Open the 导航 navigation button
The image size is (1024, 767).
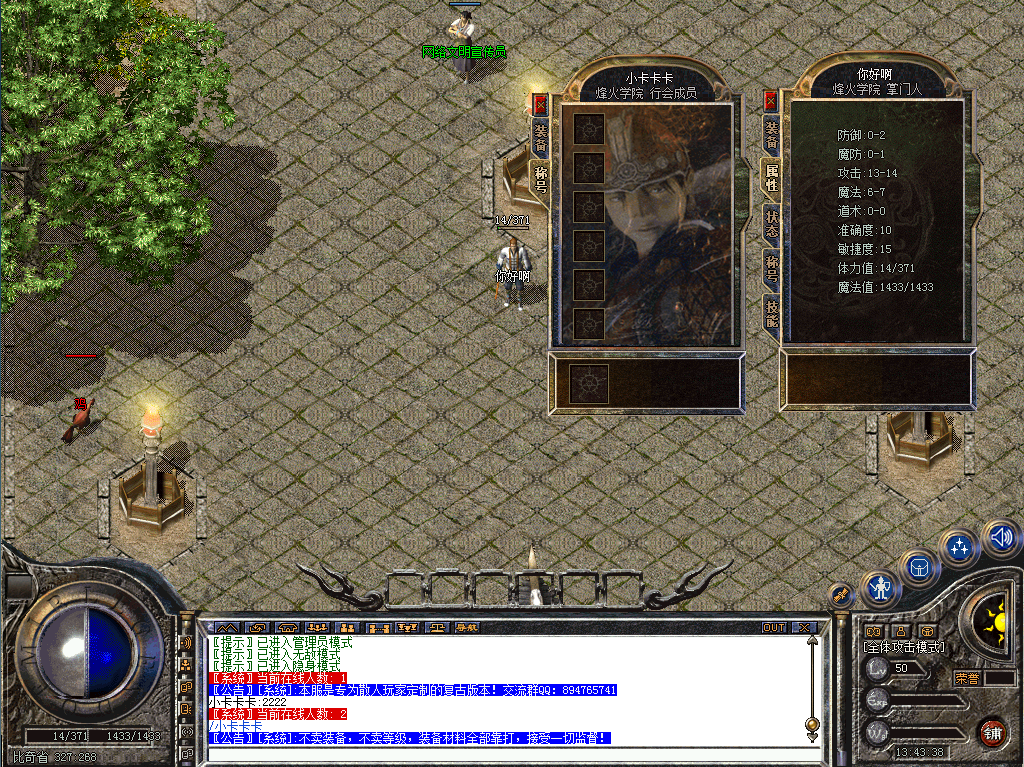pyautogui.click(x=467, y=628)
